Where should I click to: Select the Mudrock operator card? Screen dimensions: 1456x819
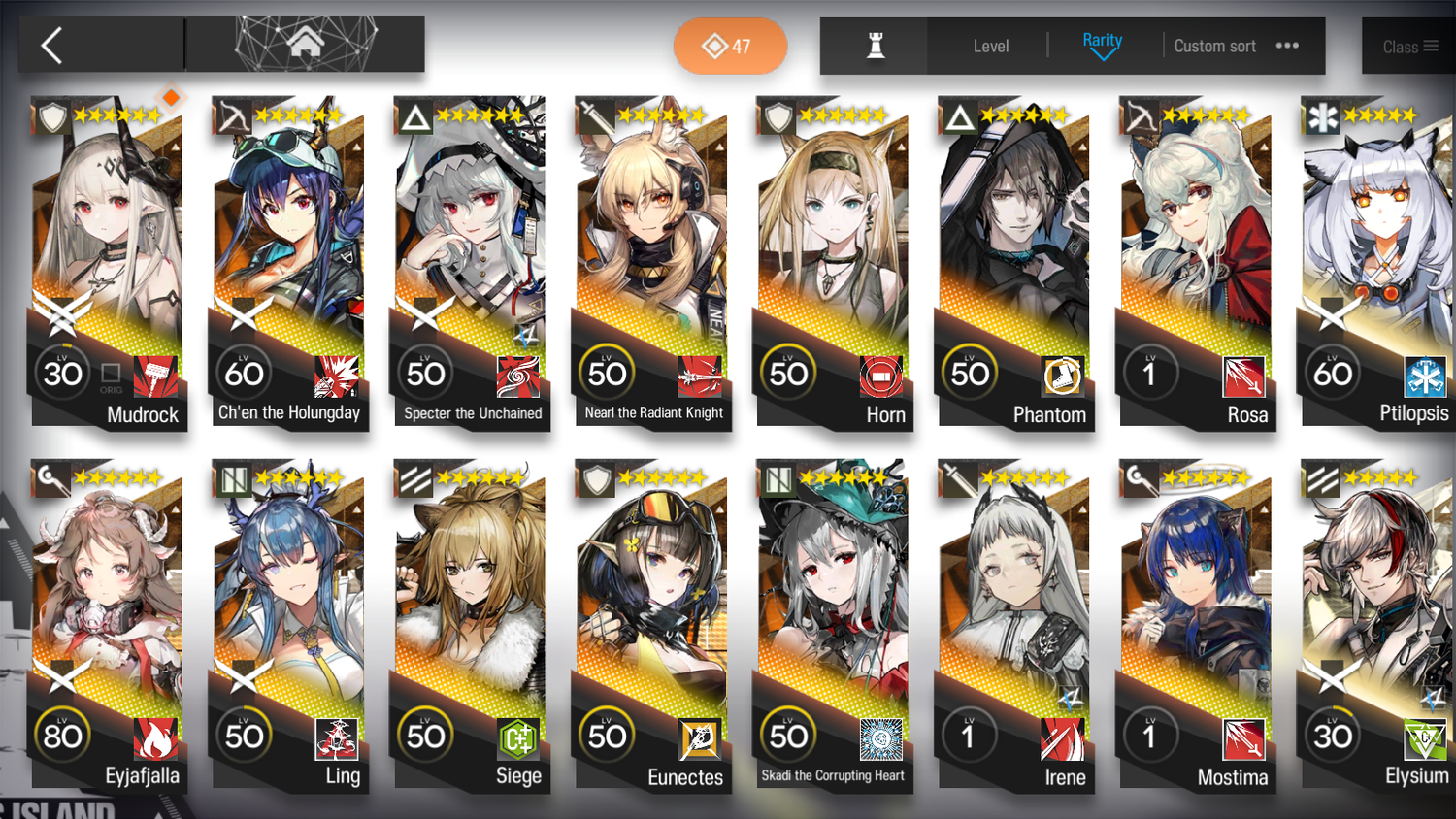coord(107,252)
